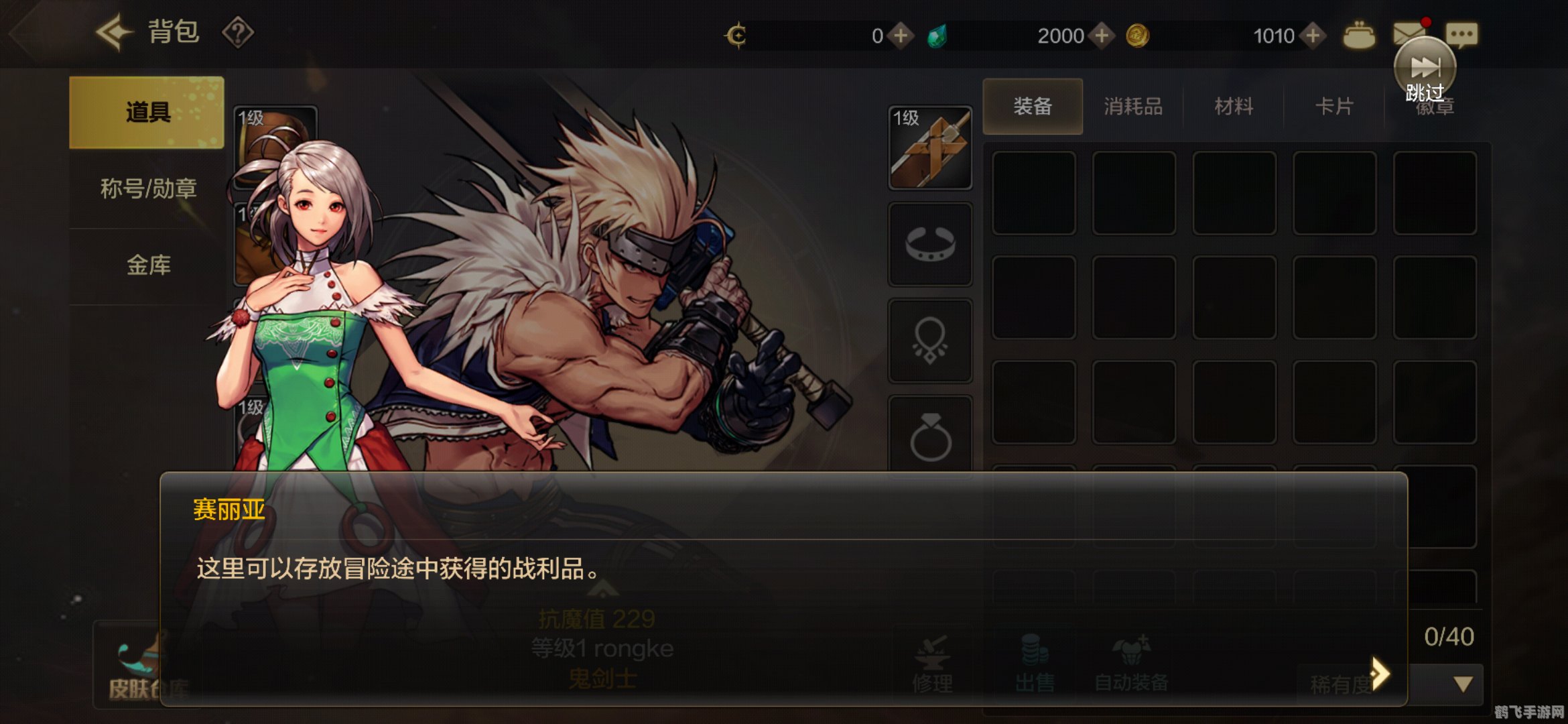The width and height of the screenshot is (1568, 724).
Task: Open the 金库 vault section
Action: click(147, 264)
